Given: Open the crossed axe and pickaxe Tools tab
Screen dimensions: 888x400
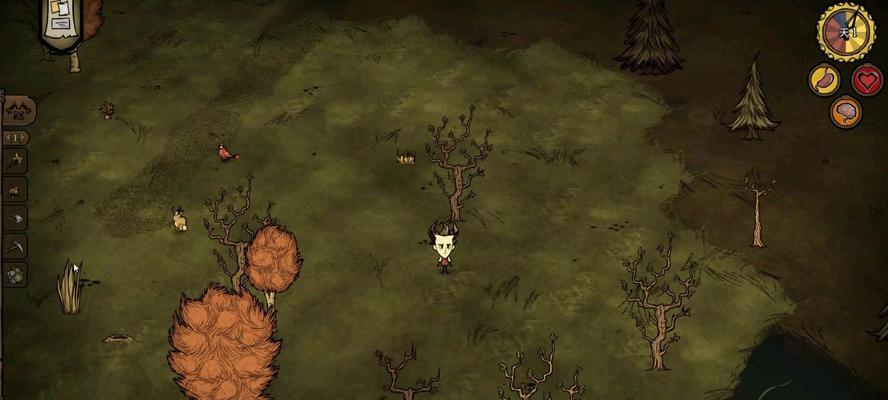Looking at the screenshot, I should [x=15, y=160].
